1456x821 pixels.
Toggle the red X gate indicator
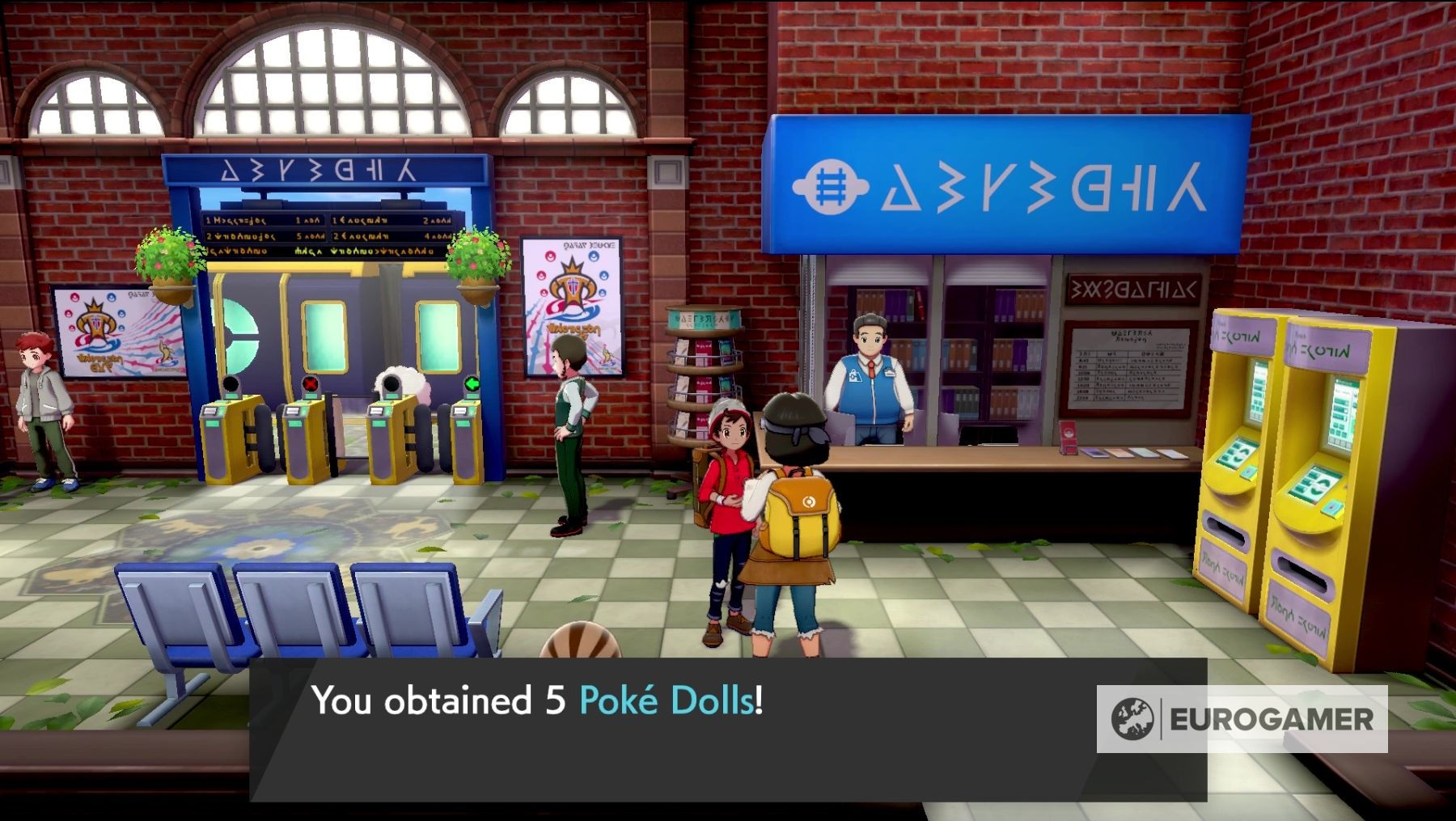[x=308, y=385]
